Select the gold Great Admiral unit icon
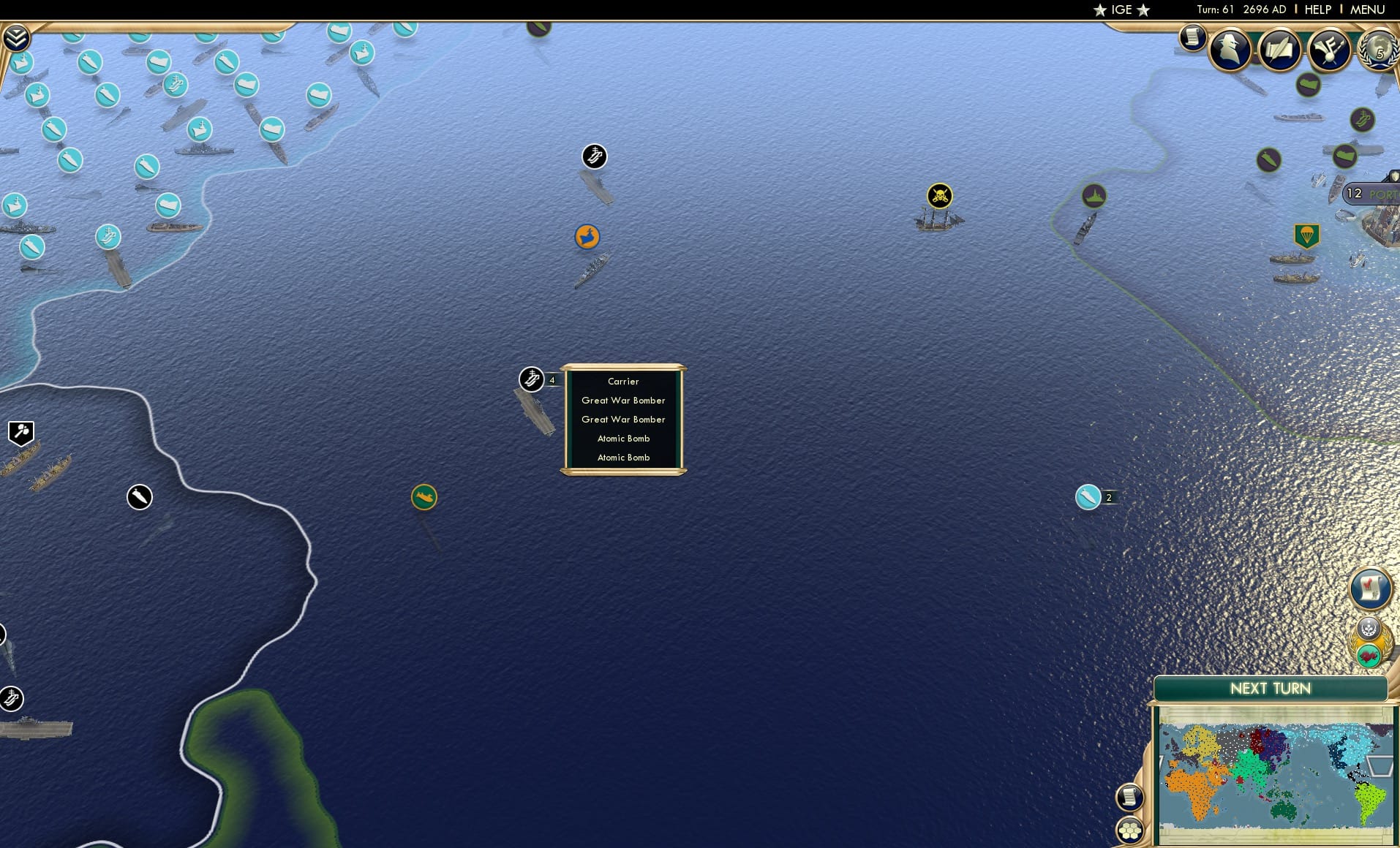This screenshot has width=1400, height=848. 587,237
